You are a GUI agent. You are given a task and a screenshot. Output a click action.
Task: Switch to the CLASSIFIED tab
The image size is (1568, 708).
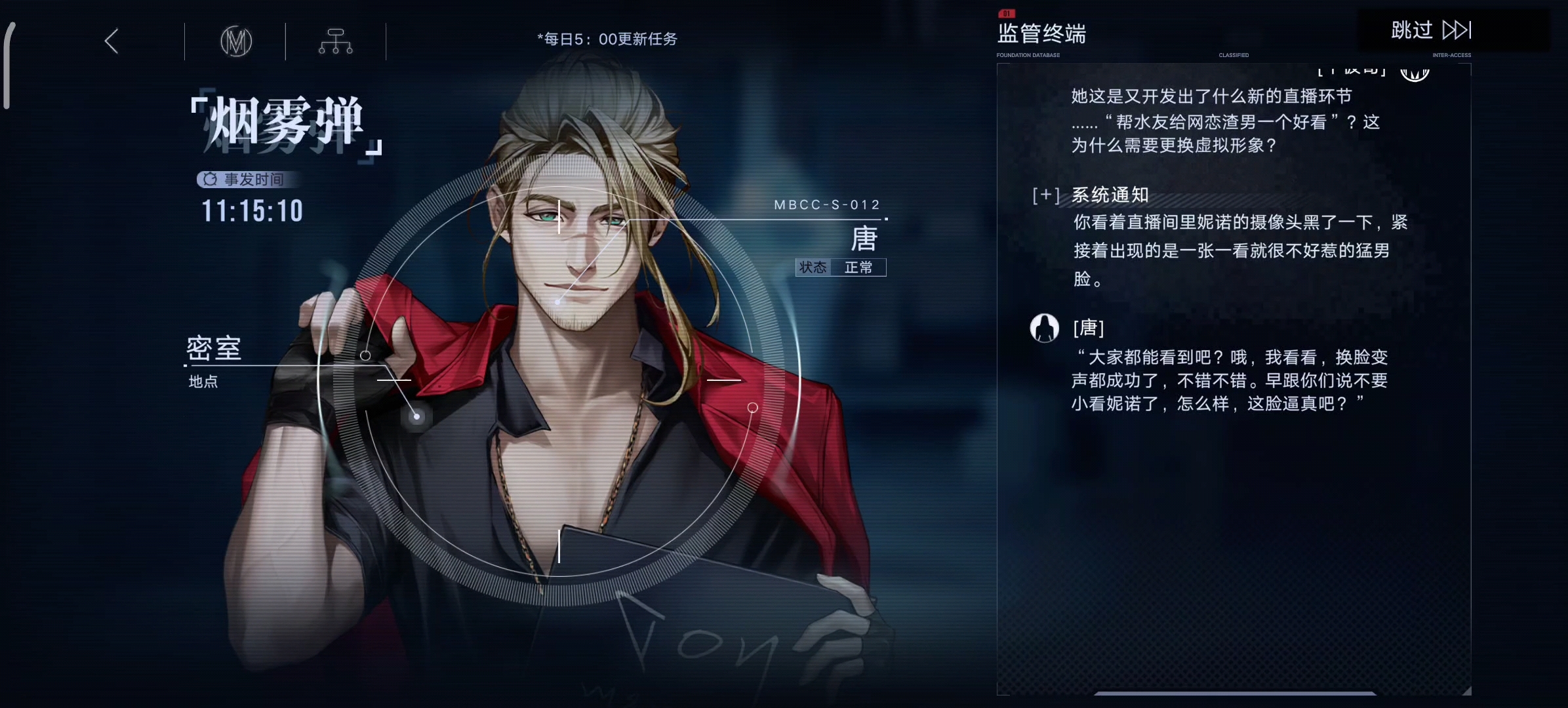(x=1234, y=55)
